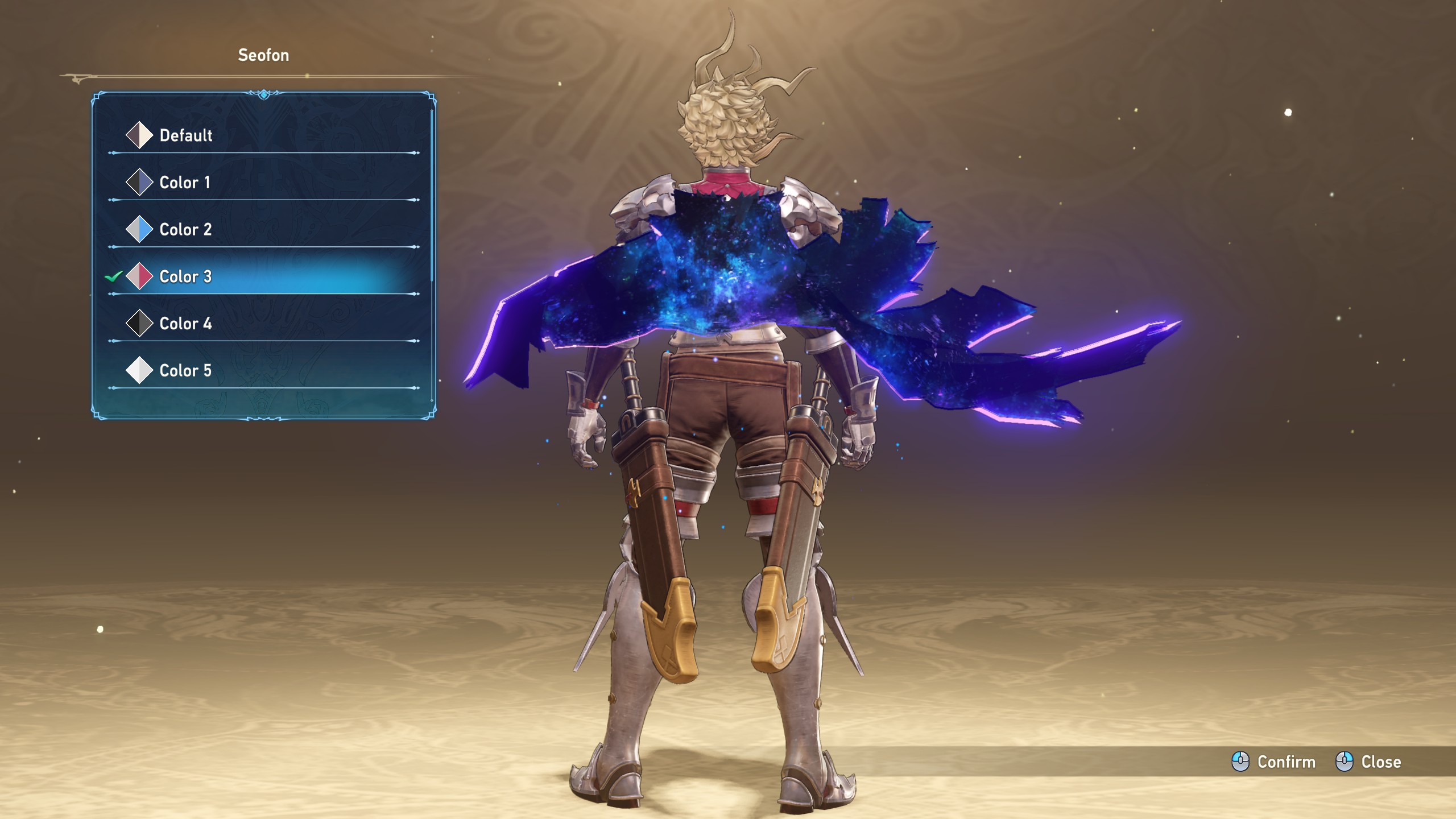
Task: Choose the Color 1 palette
Action: 184,183
